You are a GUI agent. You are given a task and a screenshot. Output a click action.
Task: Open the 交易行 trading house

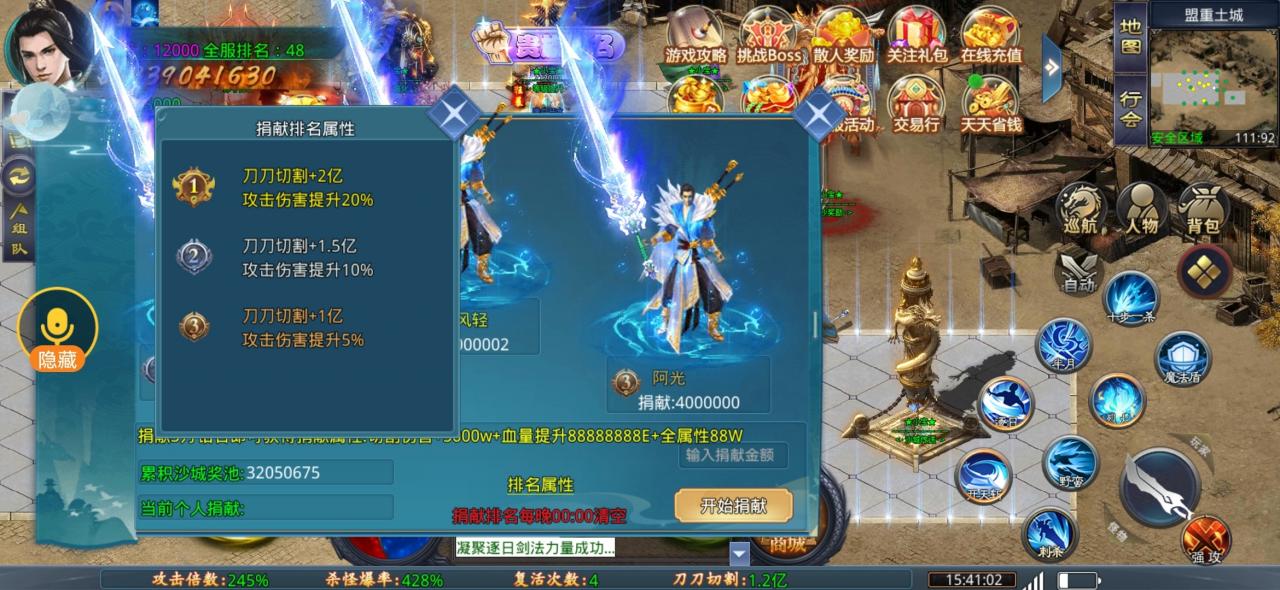tap(916, 106)
